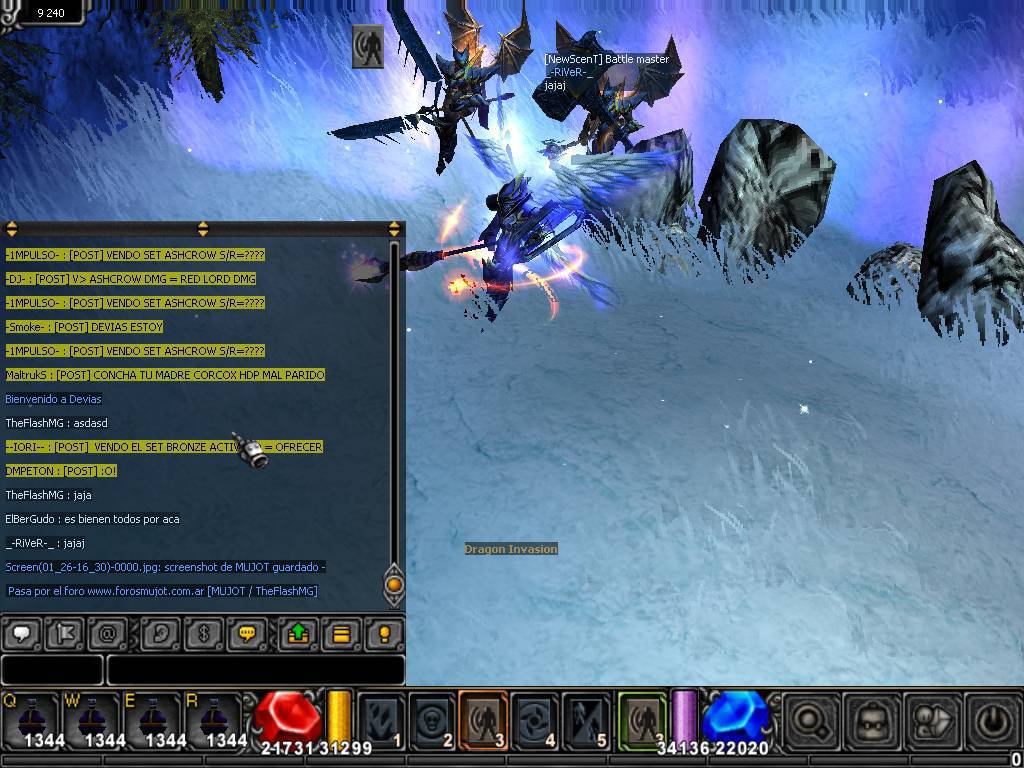Click the yellow stacked lines chat button

coord(341,633)
